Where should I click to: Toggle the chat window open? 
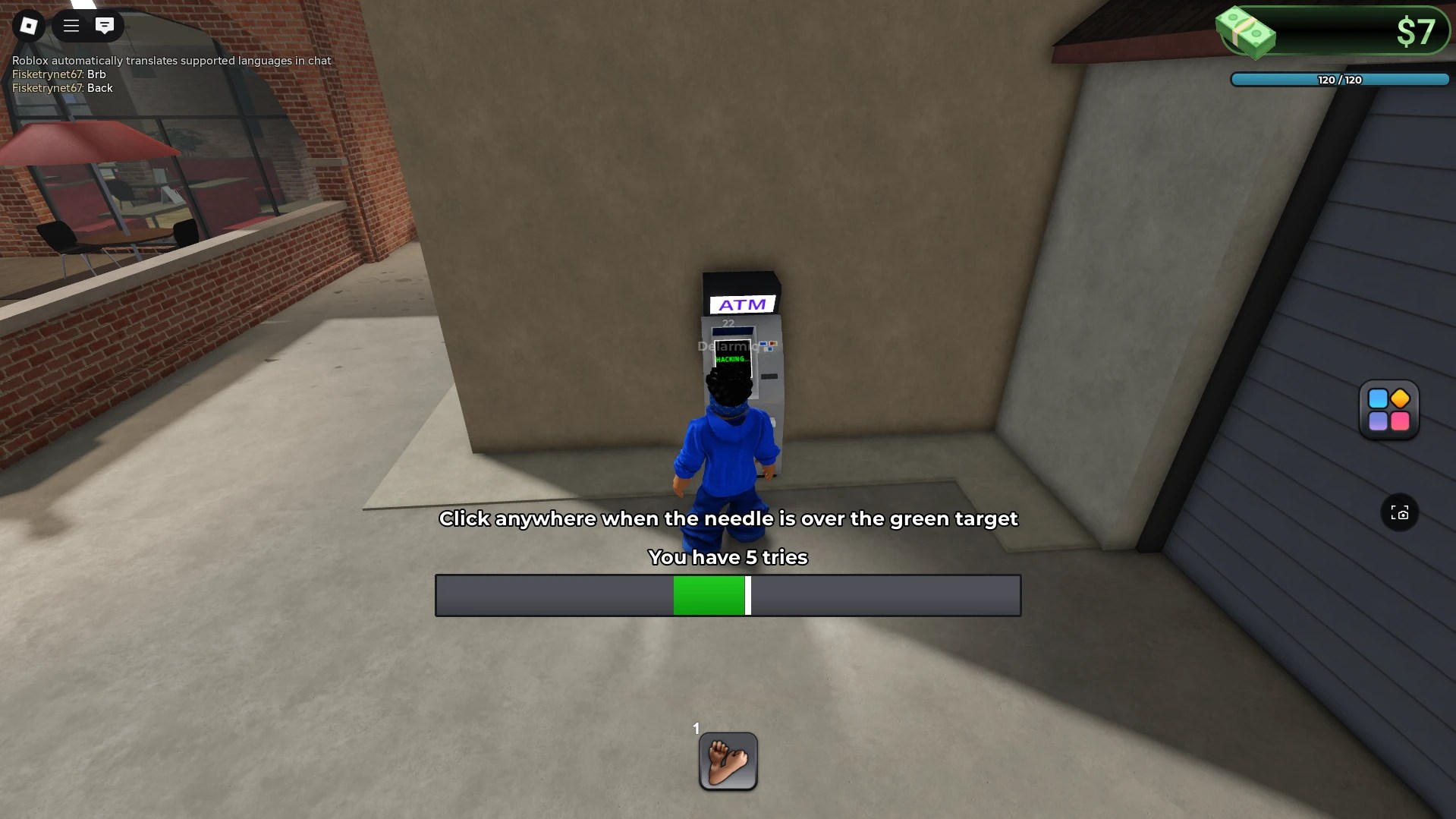coord(105,25)
